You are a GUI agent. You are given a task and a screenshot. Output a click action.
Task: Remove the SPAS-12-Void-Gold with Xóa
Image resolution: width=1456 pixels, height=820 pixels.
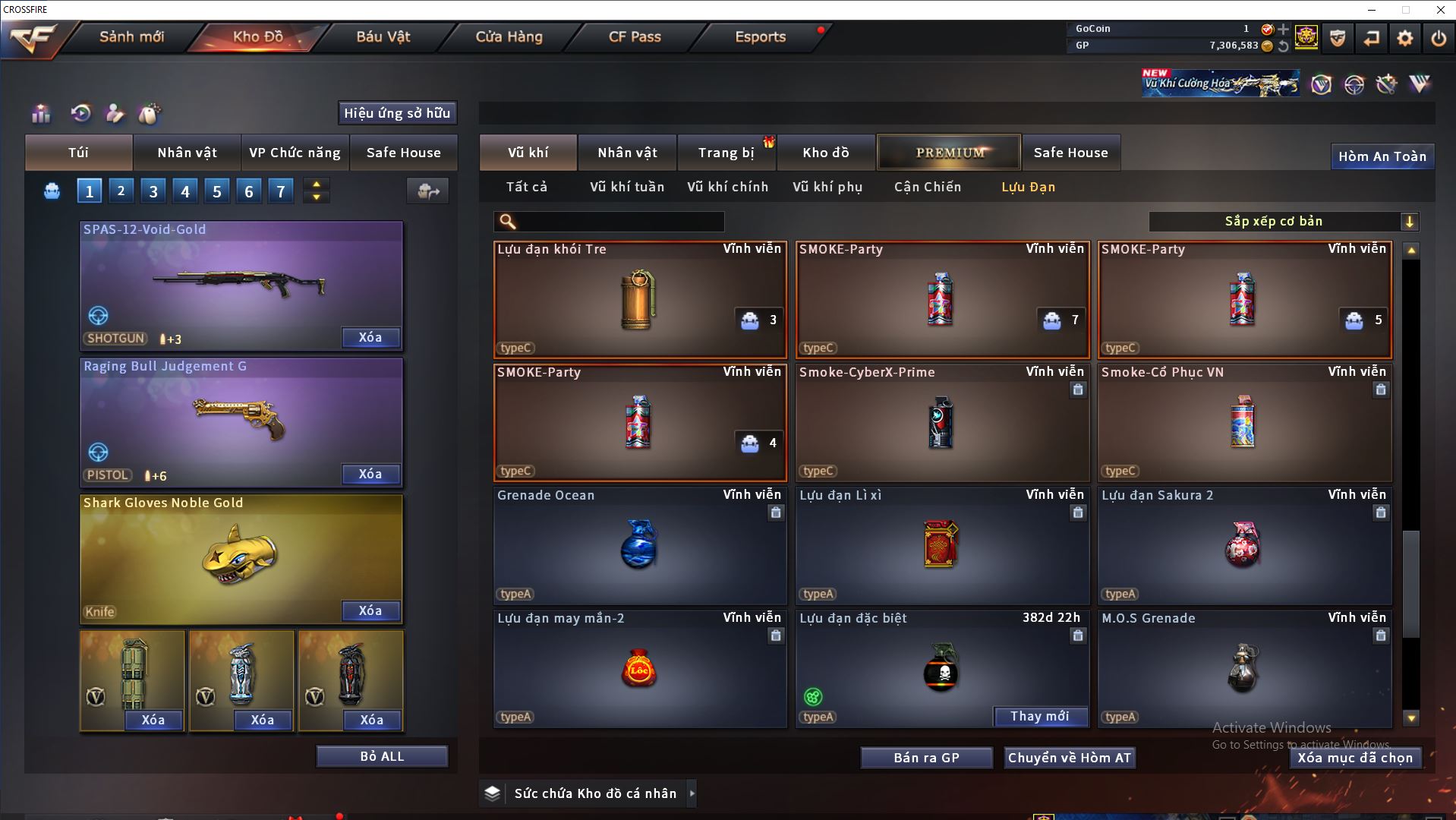point(370,338)
